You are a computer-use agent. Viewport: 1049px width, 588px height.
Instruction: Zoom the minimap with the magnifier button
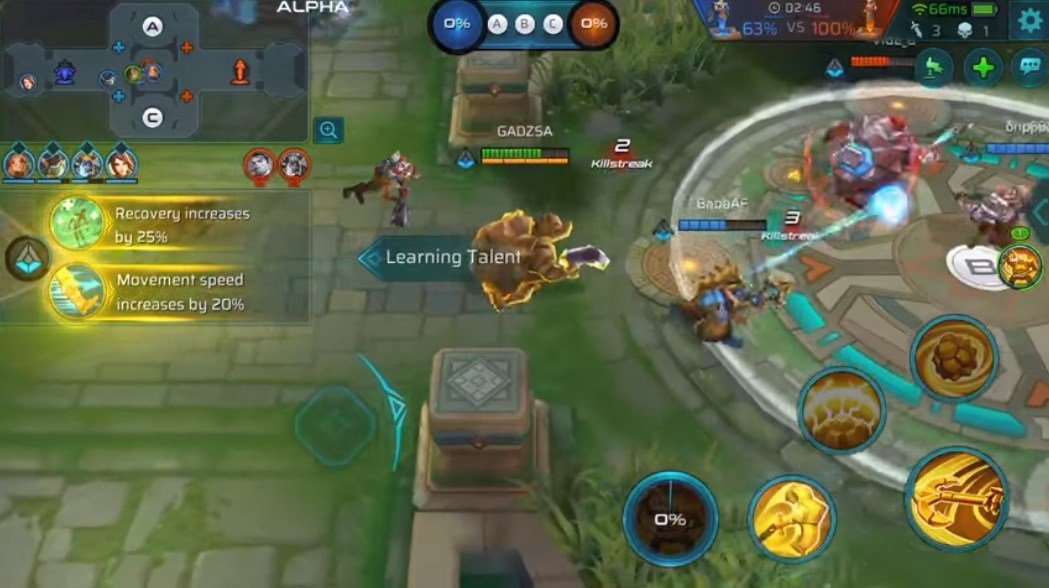click(328, 129)
